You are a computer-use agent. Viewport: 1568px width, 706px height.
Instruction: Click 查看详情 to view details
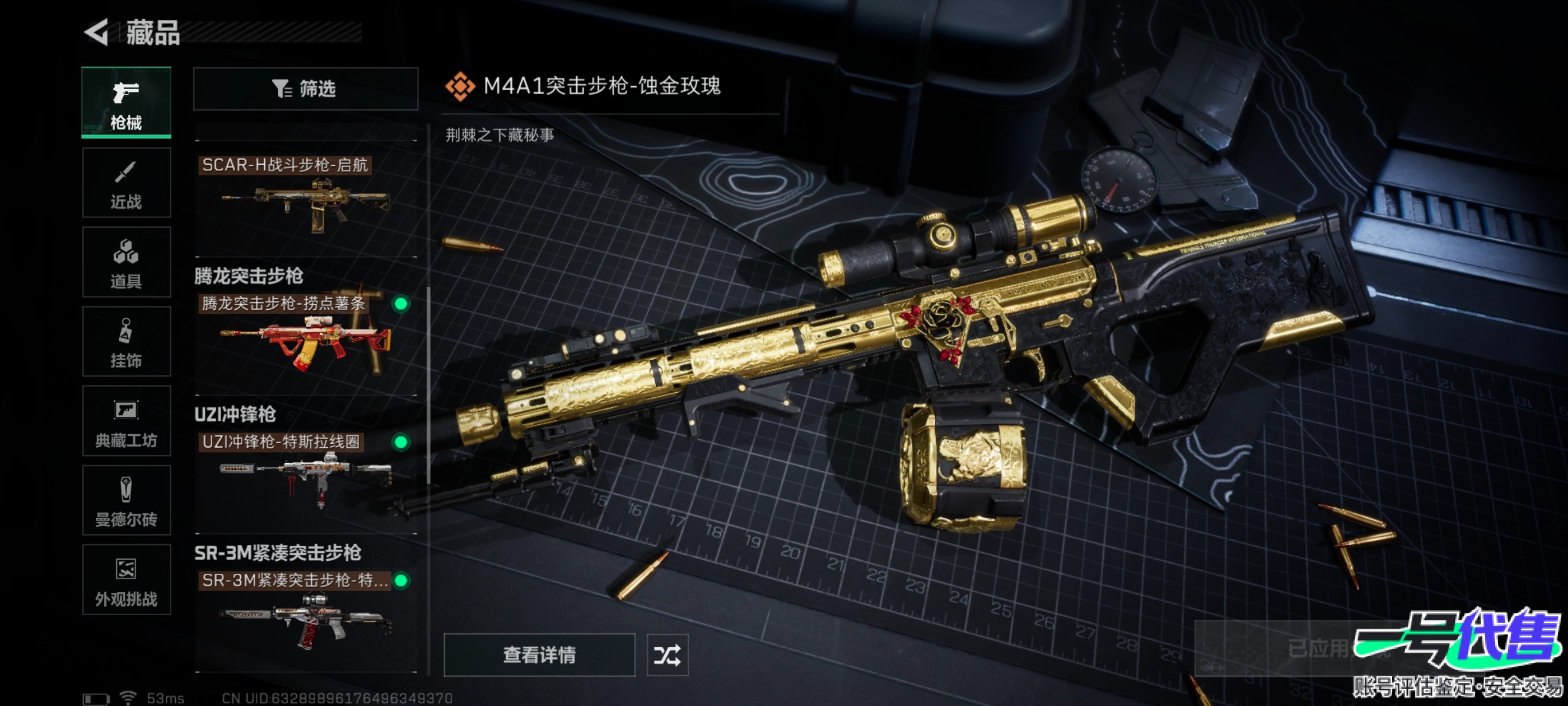point(539,655)
